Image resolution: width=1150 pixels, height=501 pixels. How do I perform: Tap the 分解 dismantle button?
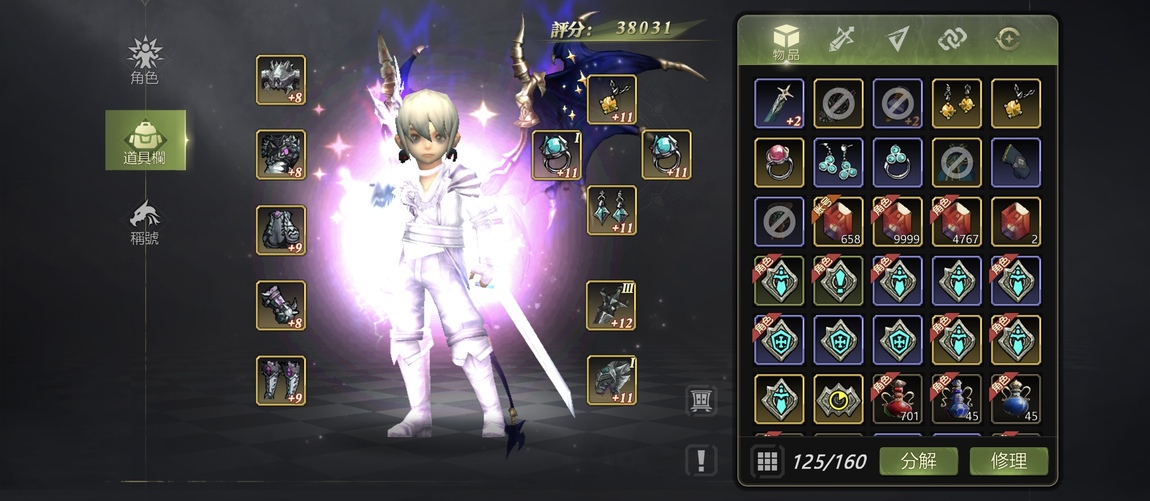click(x=918, y=461)
